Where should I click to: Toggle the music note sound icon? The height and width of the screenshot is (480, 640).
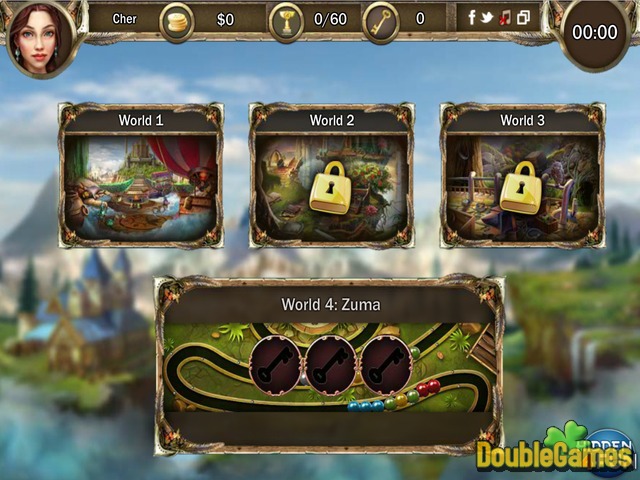tap(505, 18)
